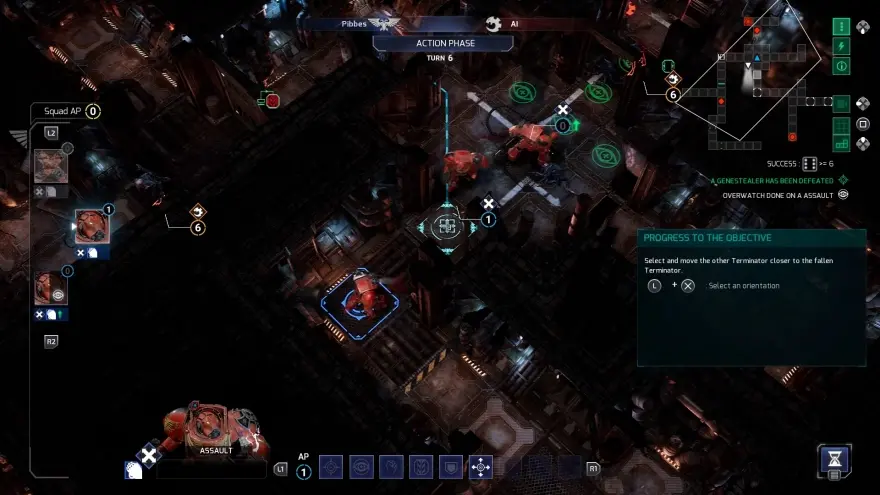Select the crosshair shoot action

331,466
